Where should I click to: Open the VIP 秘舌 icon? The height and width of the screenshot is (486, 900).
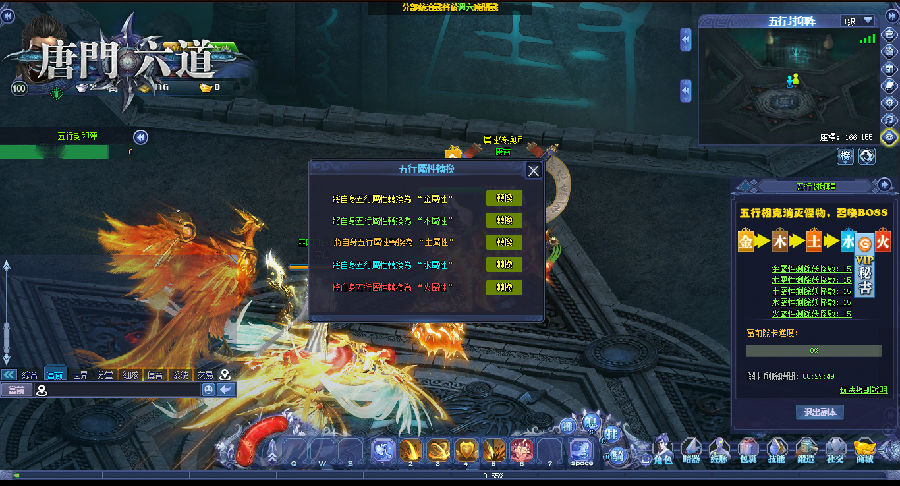pos(864,273)
